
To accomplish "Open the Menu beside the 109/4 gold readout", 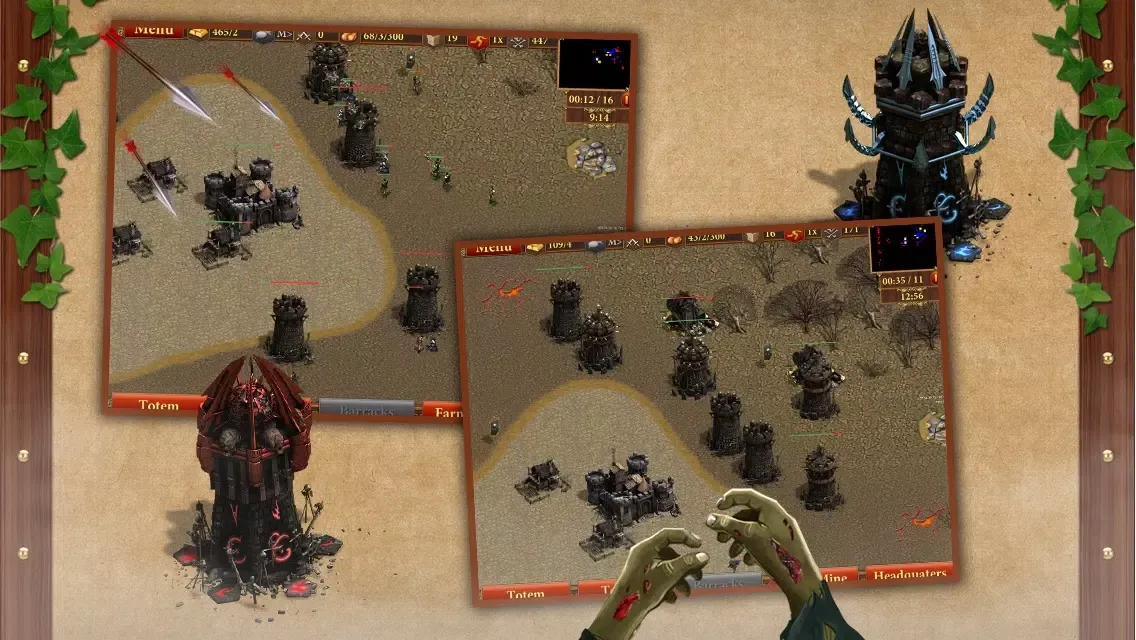I will [x=493, y=247].
